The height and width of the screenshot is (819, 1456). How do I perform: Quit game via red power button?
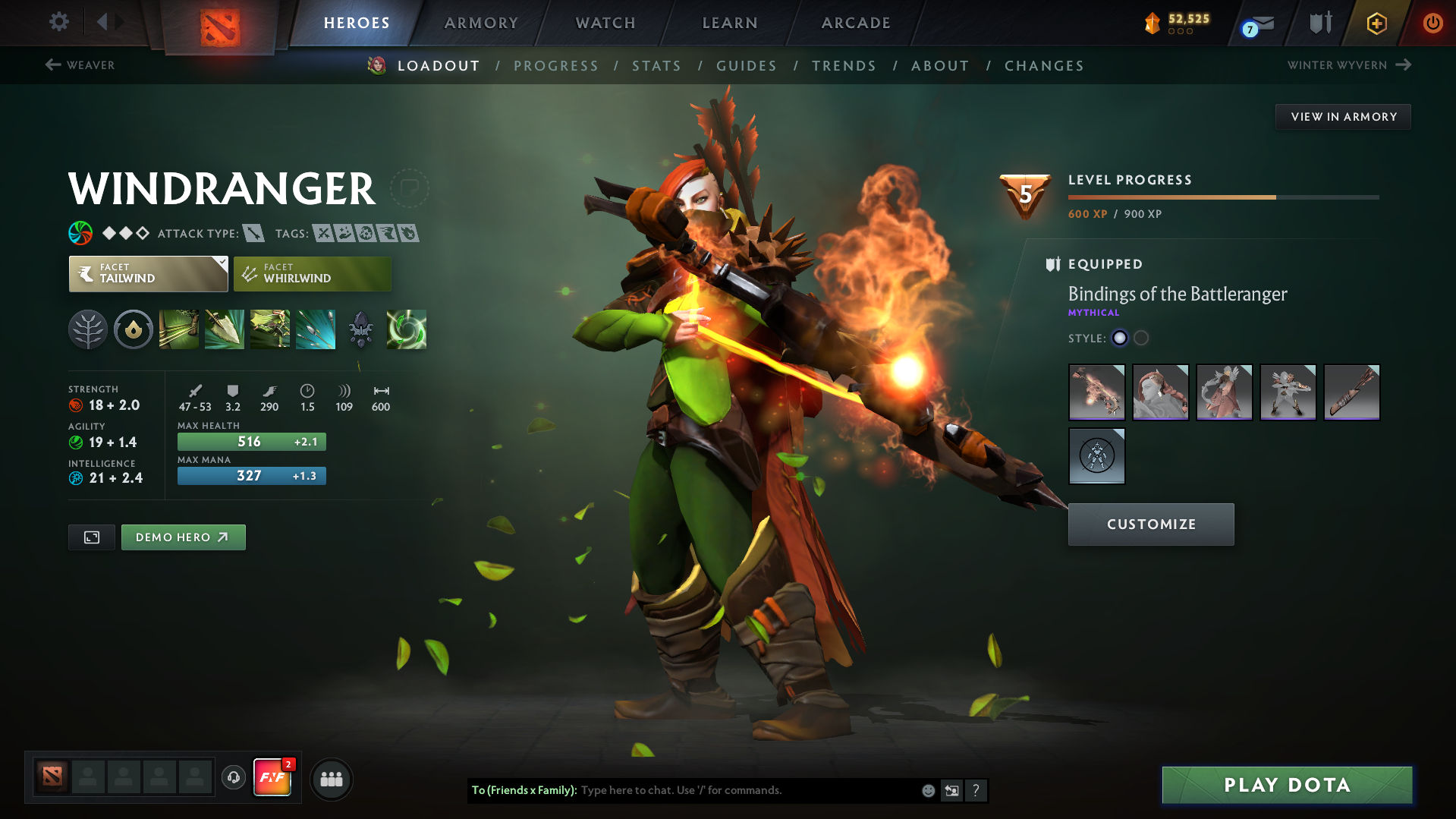(x=1432, y=23)
